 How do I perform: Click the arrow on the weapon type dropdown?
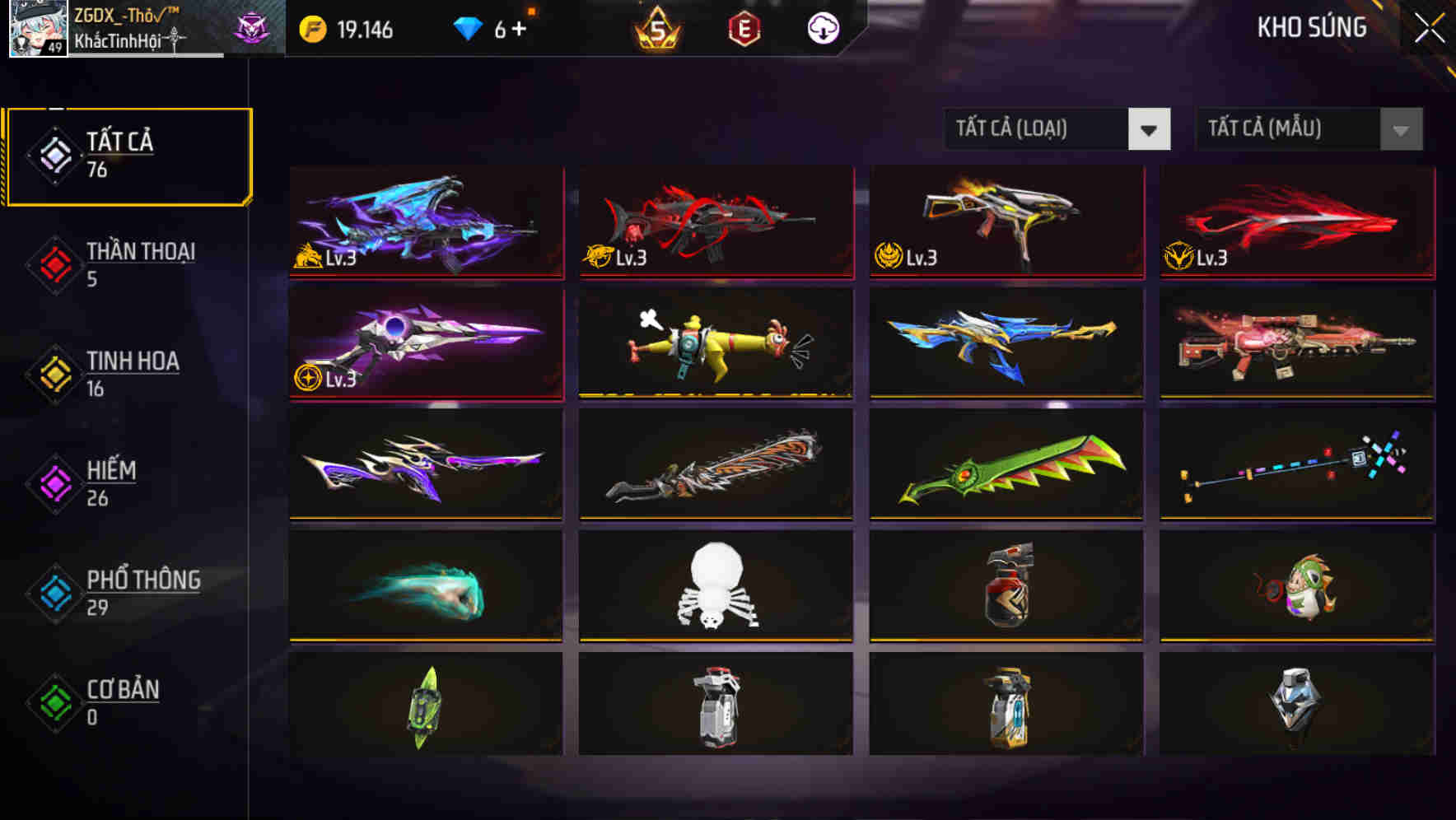click(1150, 129)
